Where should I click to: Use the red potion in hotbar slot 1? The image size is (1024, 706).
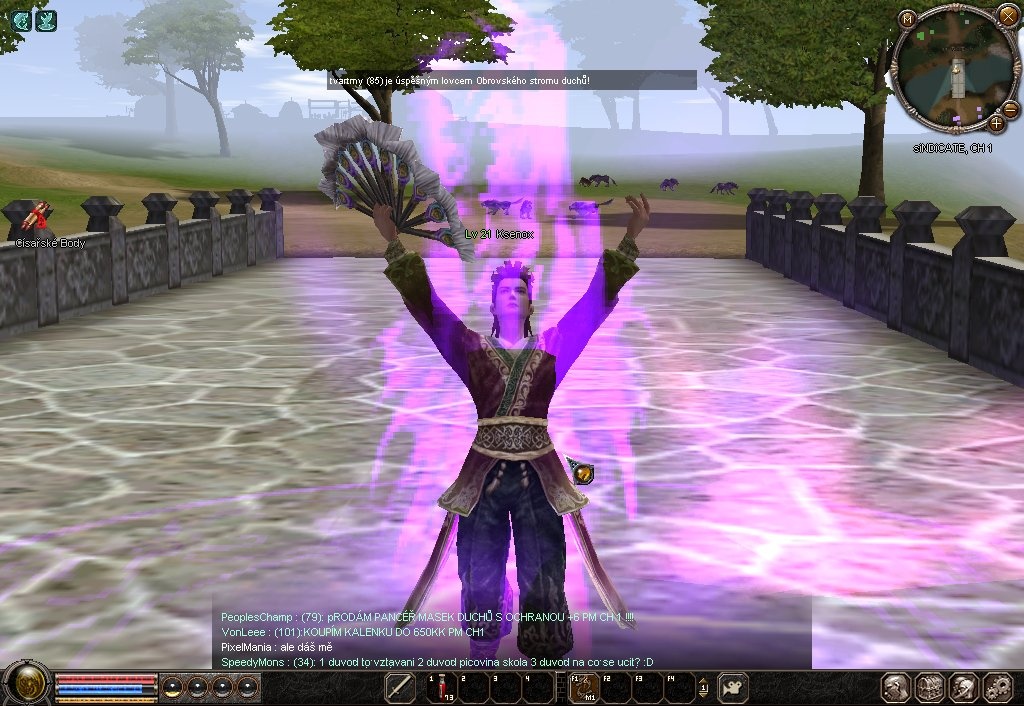(x=442, y=688)
